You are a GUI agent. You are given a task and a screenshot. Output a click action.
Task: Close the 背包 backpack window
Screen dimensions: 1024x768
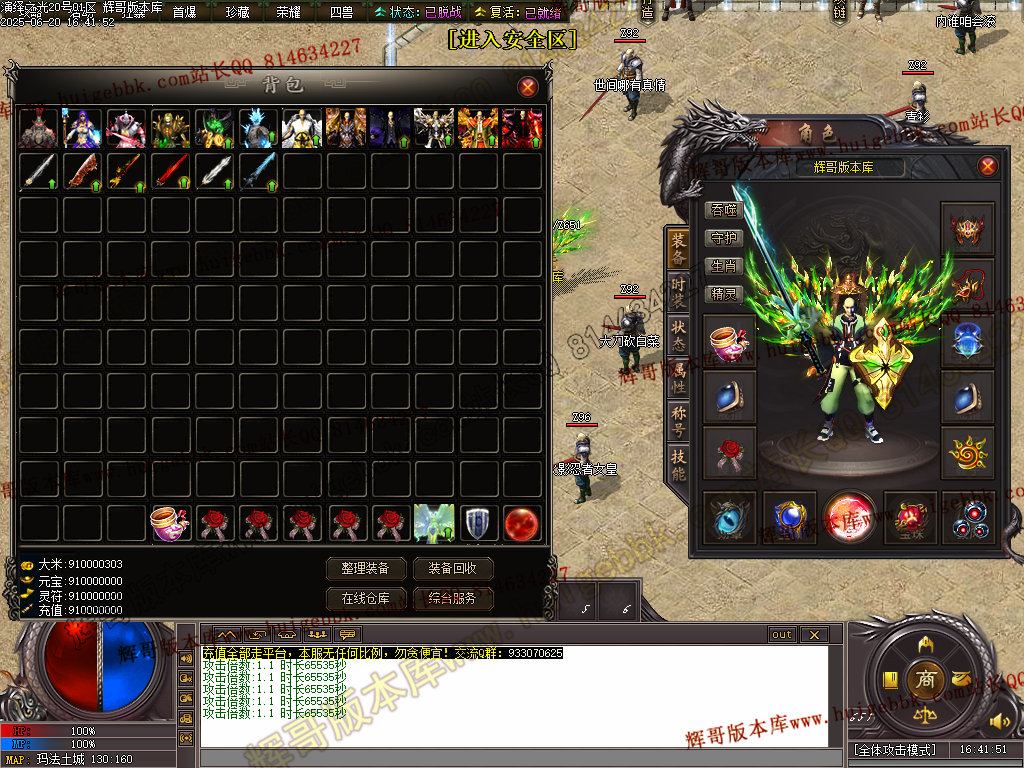[527, 87]
